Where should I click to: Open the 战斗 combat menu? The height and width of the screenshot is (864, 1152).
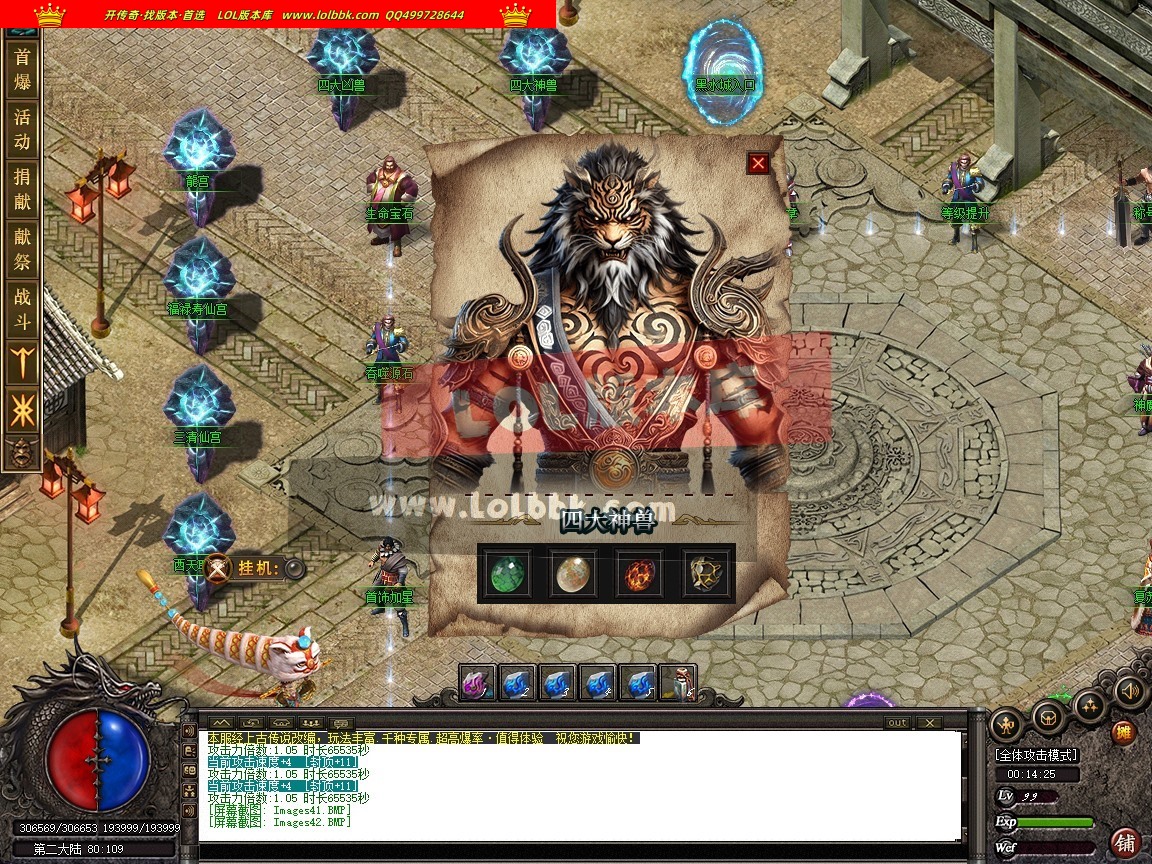(22, 309)
